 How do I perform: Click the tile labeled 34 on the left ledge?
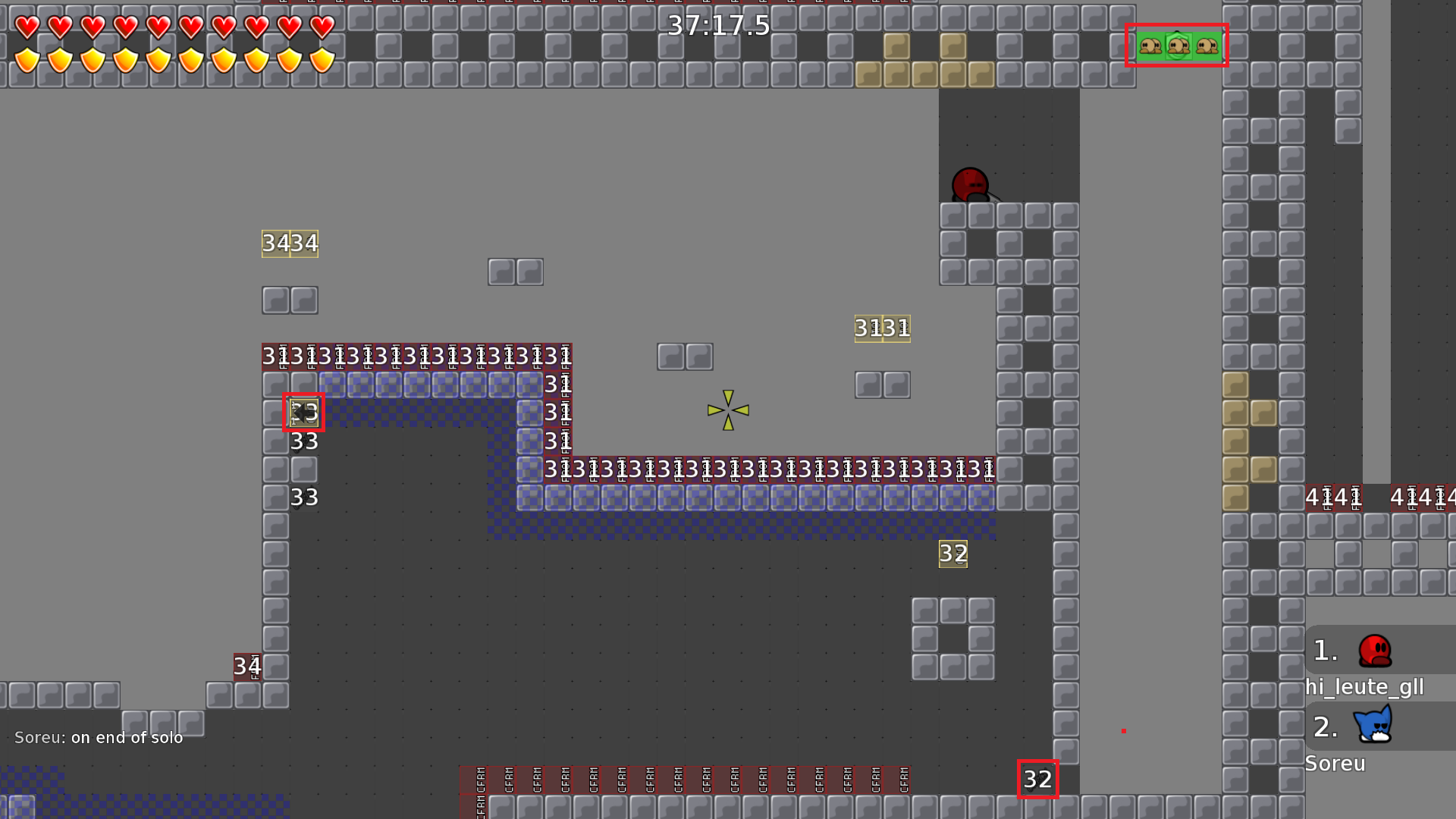246,667
